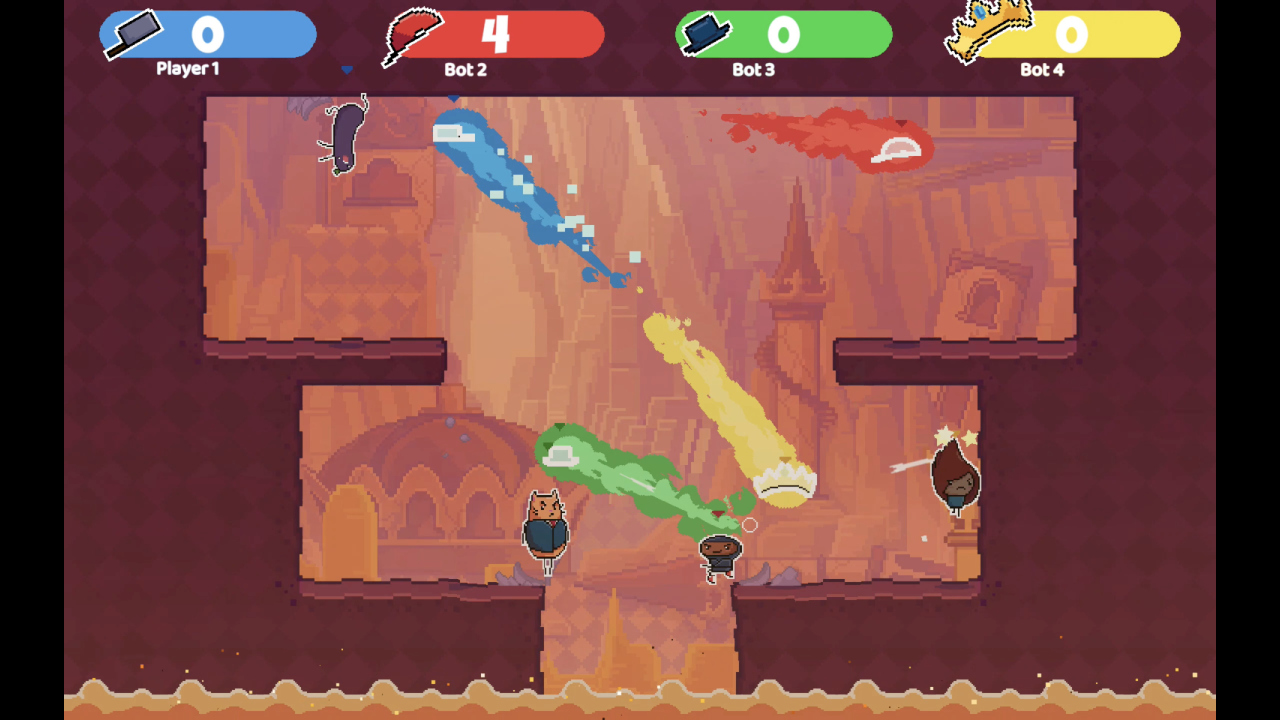Click the green triangle atop the green trail

coord(560,427)
